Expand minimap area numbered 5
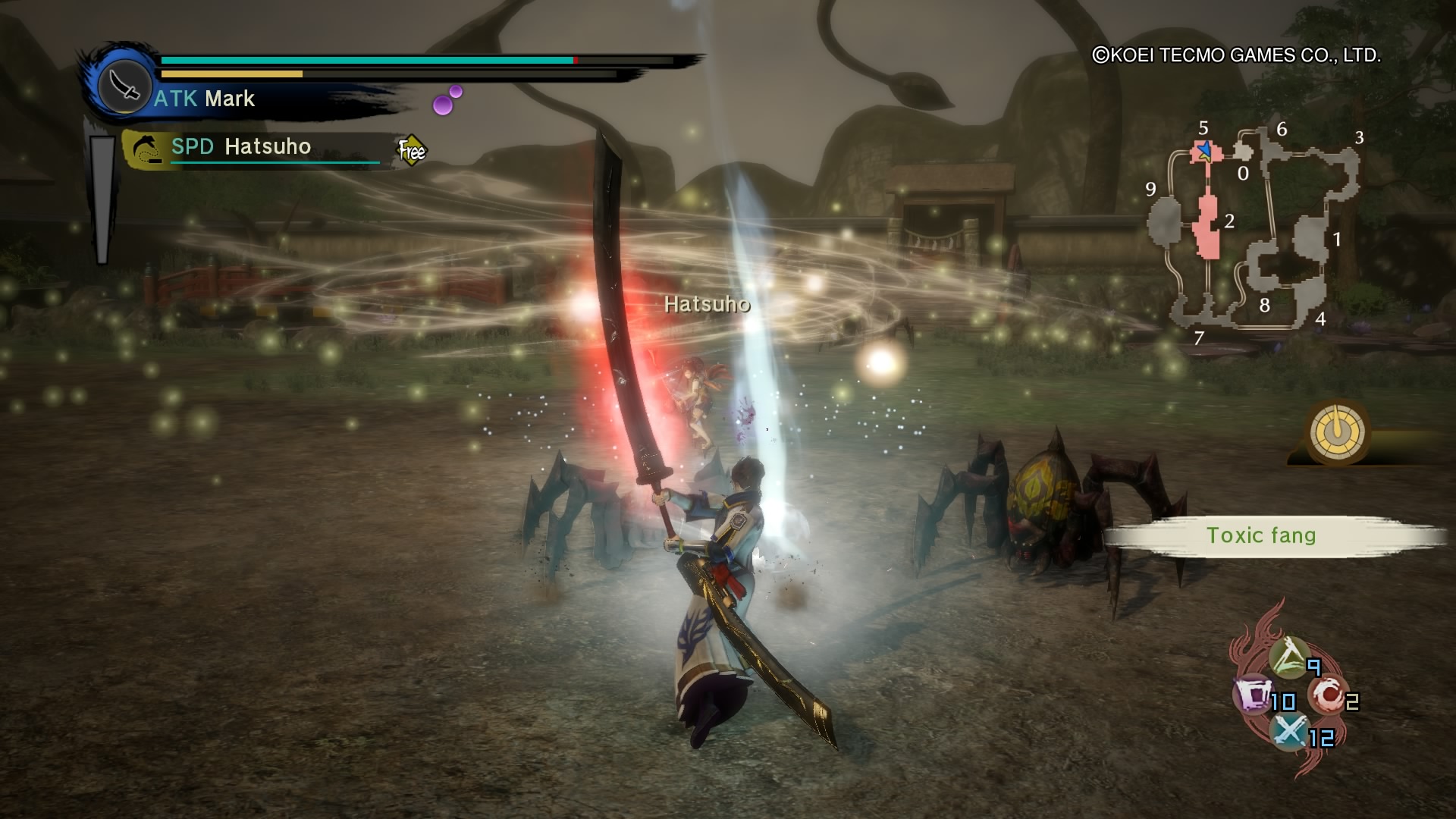The width and height of the screenshot is (1456, 819). pos(1202,130)
